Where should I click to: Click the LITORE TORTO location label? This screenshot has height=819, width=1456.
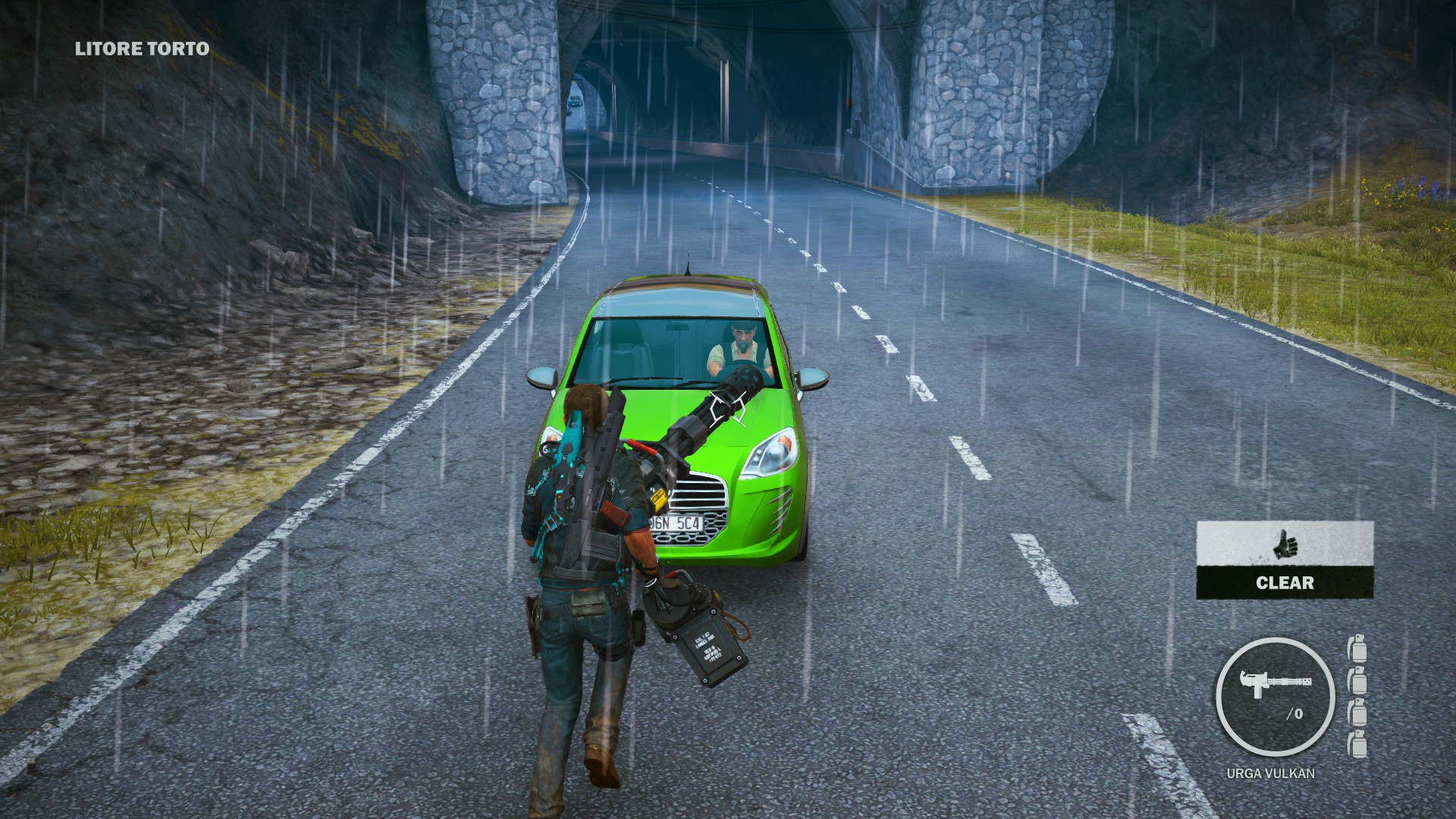(140, 50)
